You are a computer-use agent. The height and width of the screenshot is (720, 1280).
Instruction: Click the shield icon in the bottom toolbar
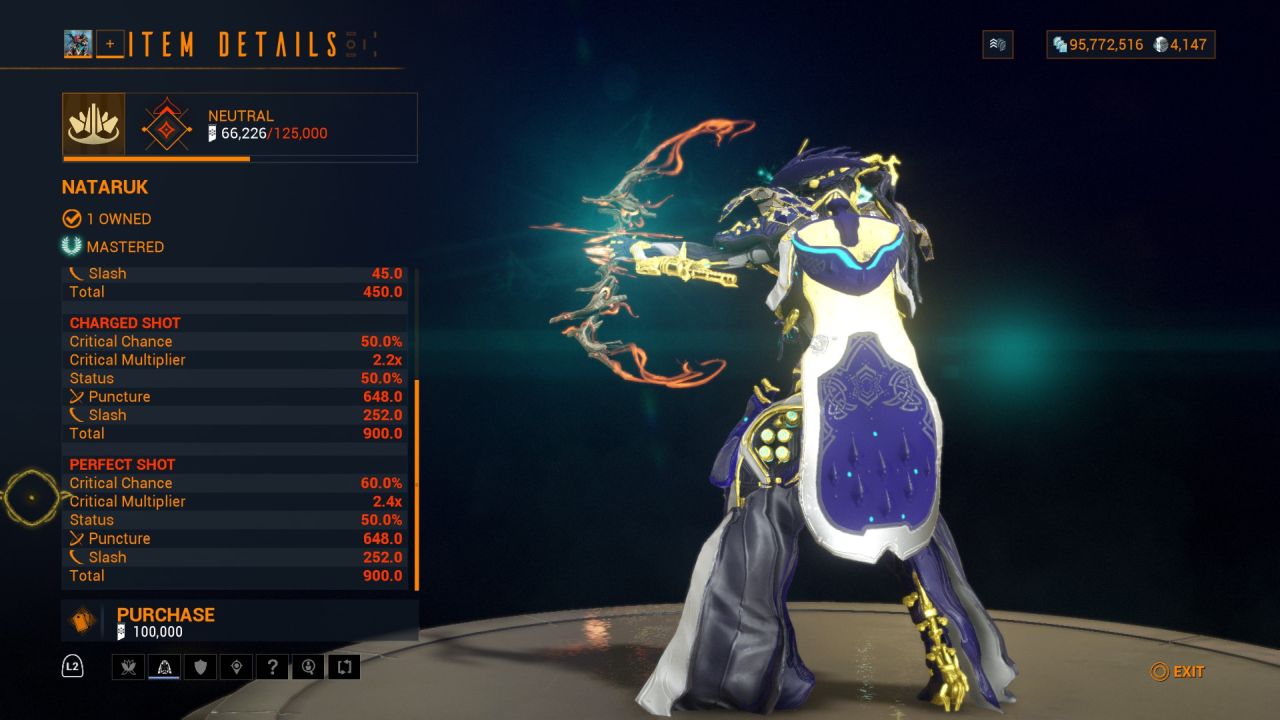tap(200, 666)
